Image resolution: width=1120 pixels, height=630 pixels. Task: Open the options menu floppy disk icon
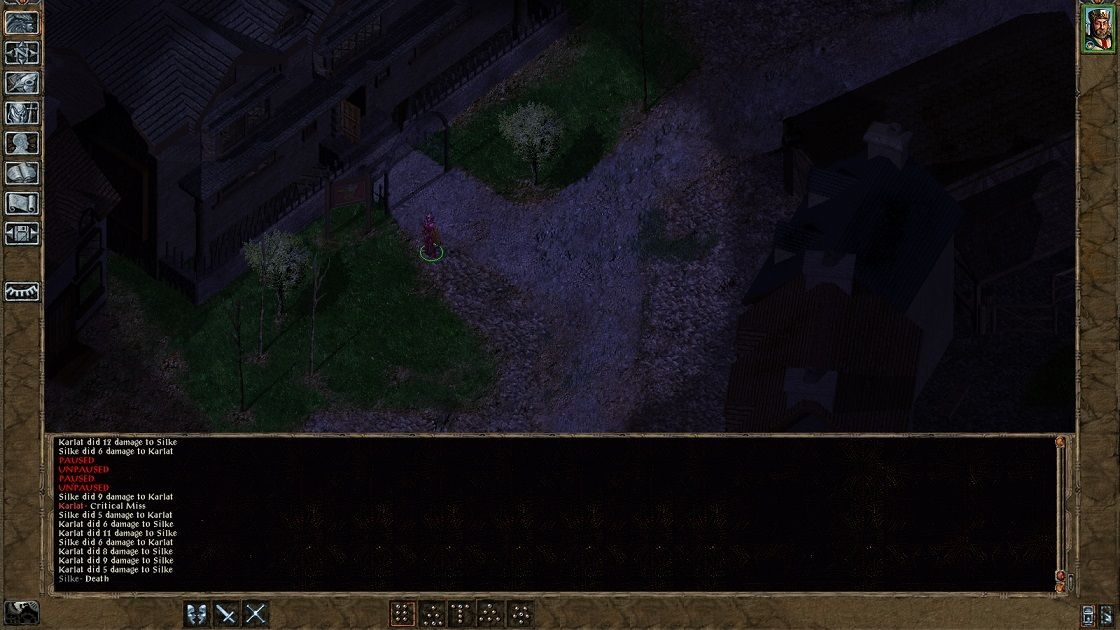[x=22, y=233]
